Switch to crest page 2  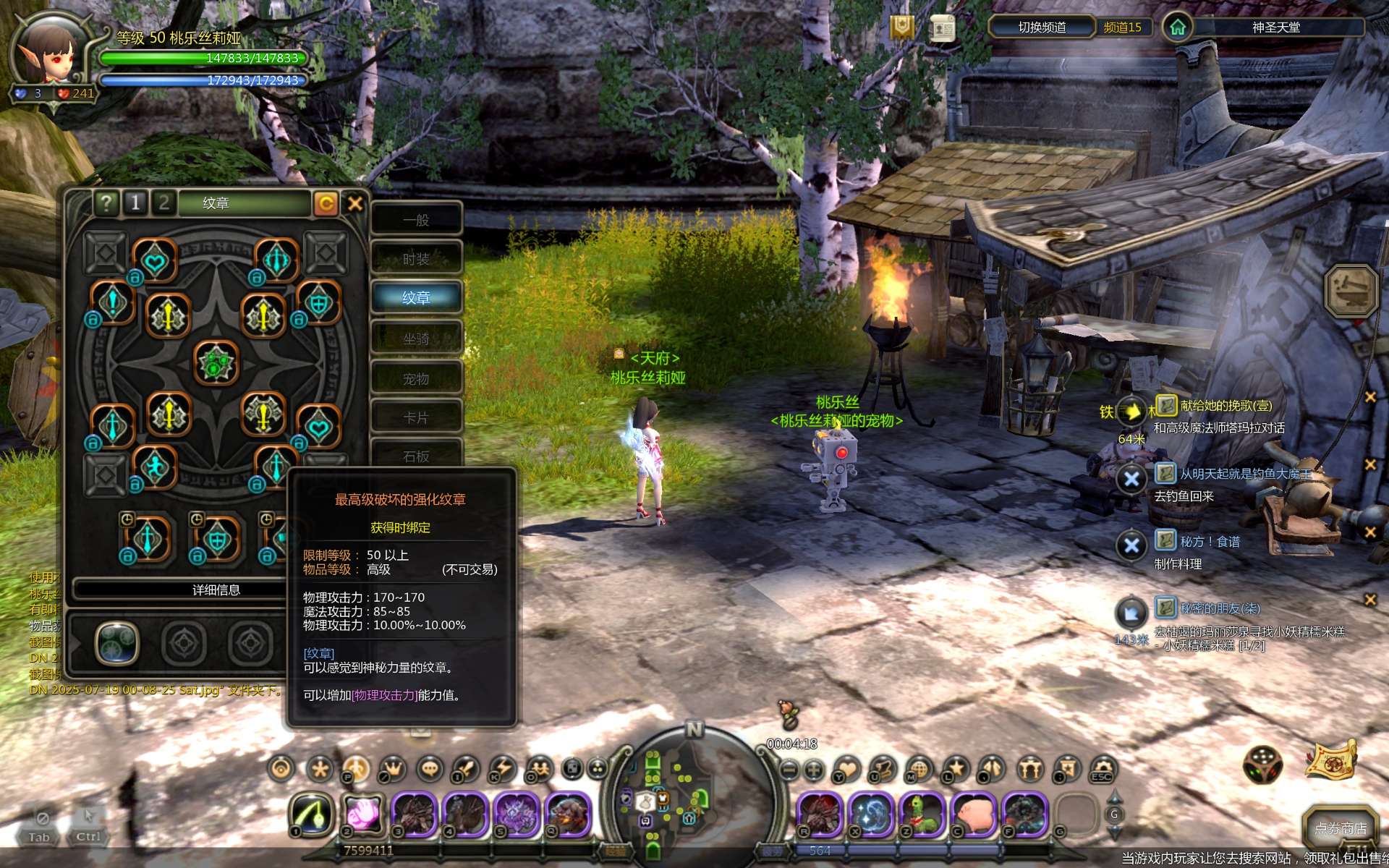tap(164, 203)
